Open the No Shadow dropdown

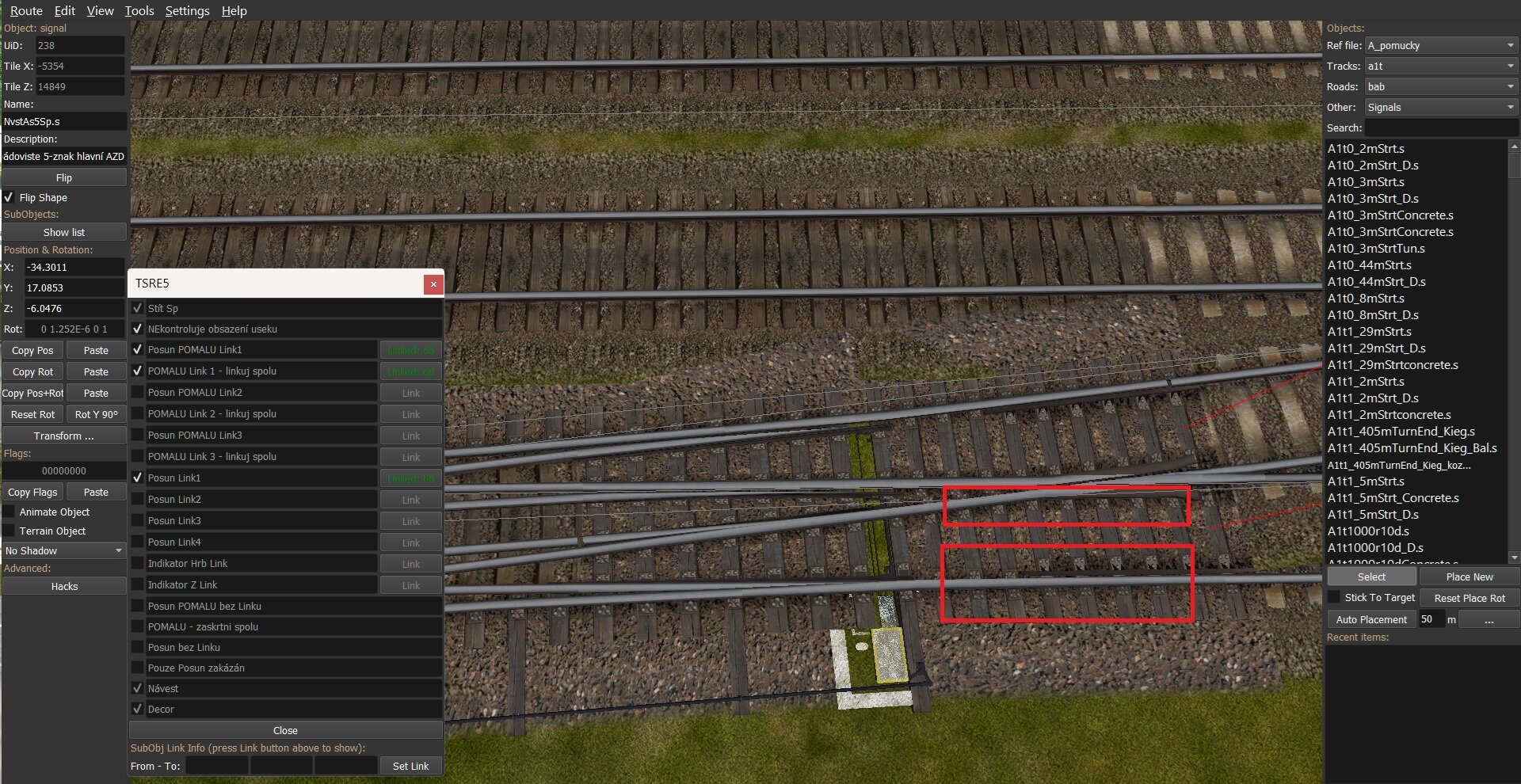64,550
